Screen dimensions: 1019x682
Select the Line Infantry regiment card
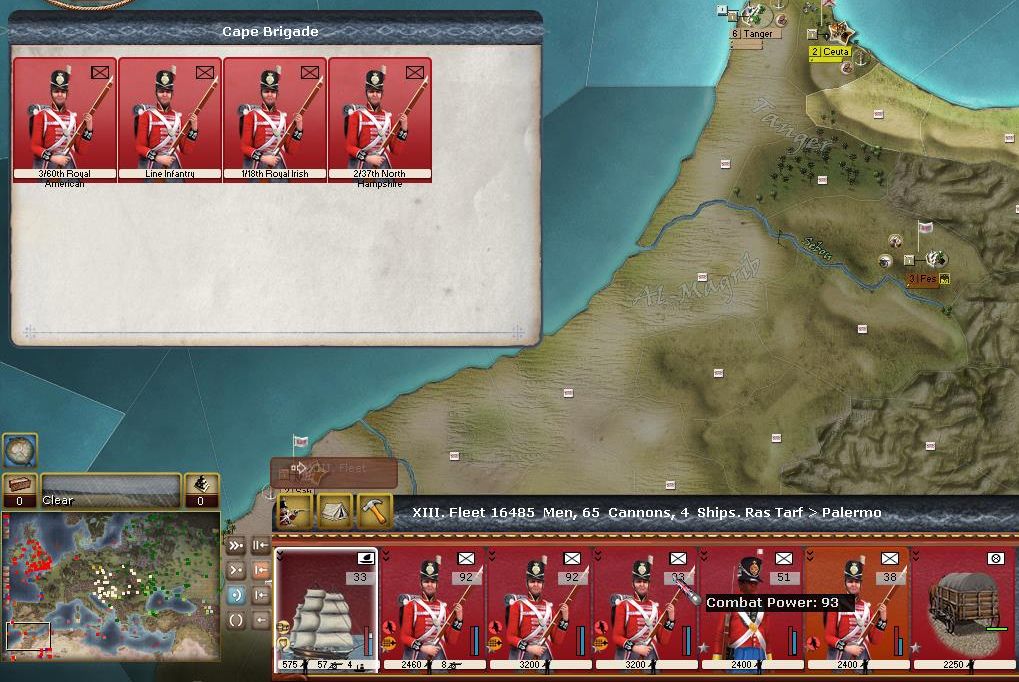click(x=169, y=118)
